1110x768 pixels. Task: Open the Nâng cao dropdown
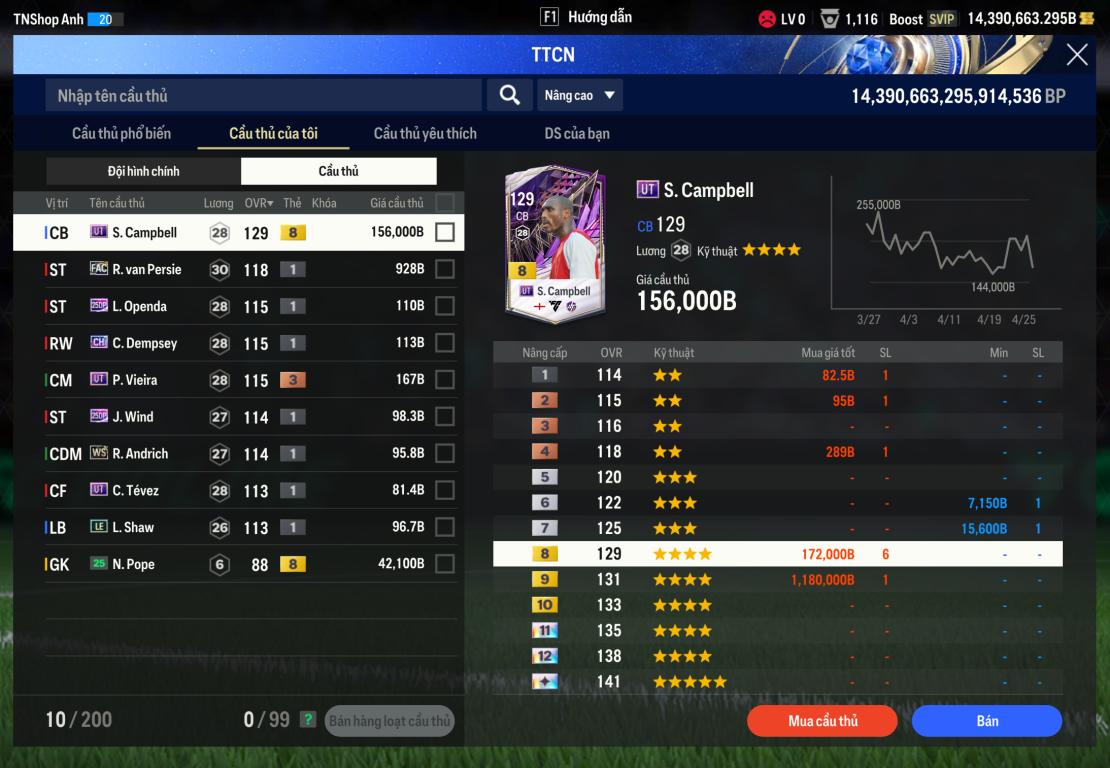(580, 95)
